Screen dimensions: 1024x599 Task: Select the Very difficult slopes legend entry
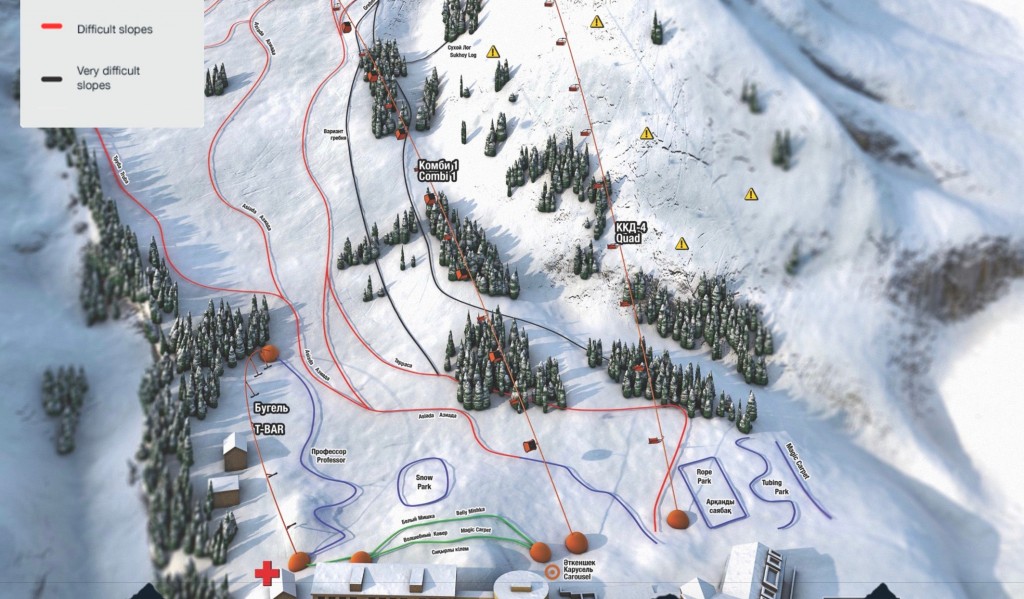[108, 78]
